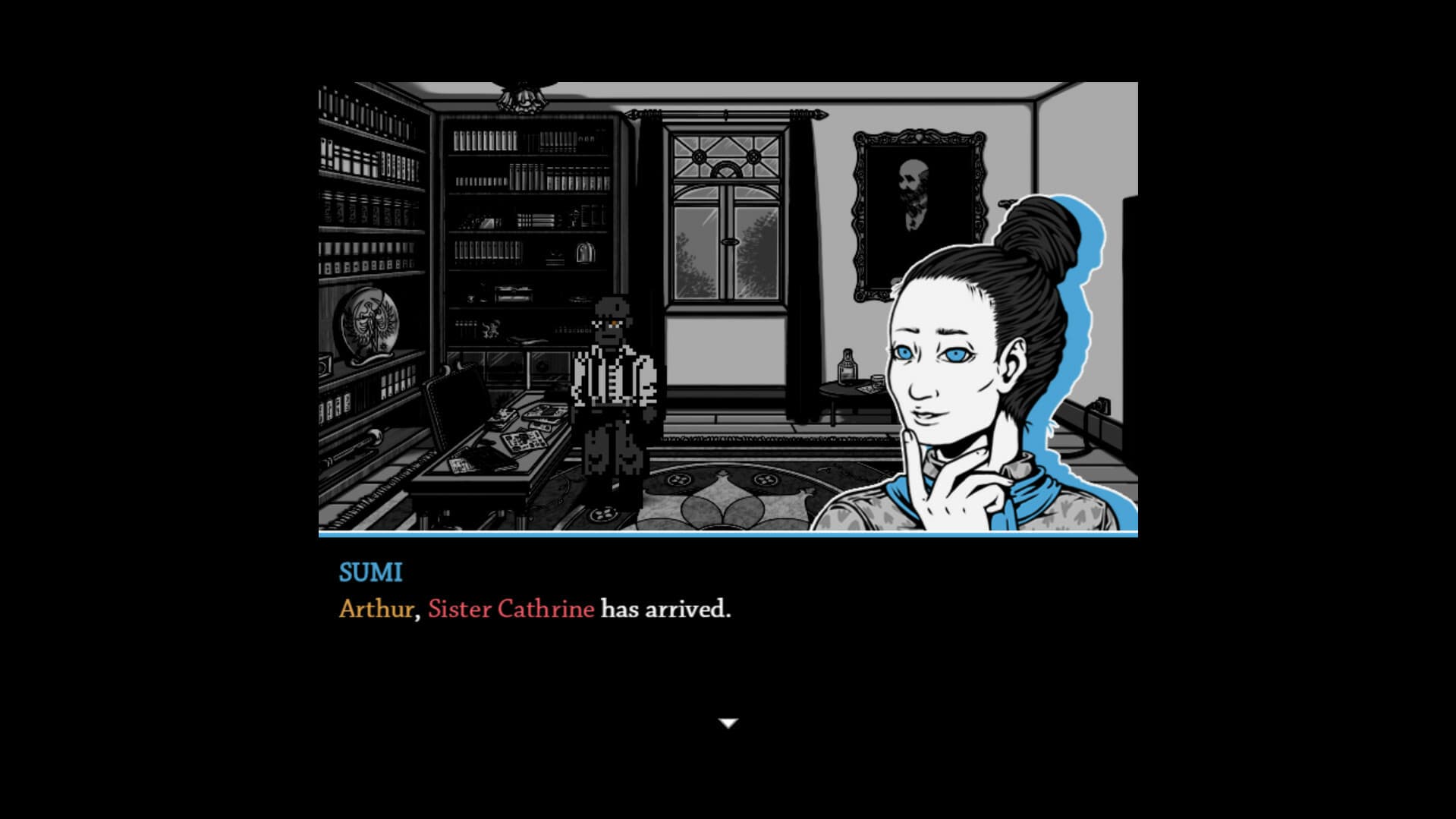Click the red keyword Sister Cathrine
The width and height of the screenshot is (1456, 819).
(510, 609)
